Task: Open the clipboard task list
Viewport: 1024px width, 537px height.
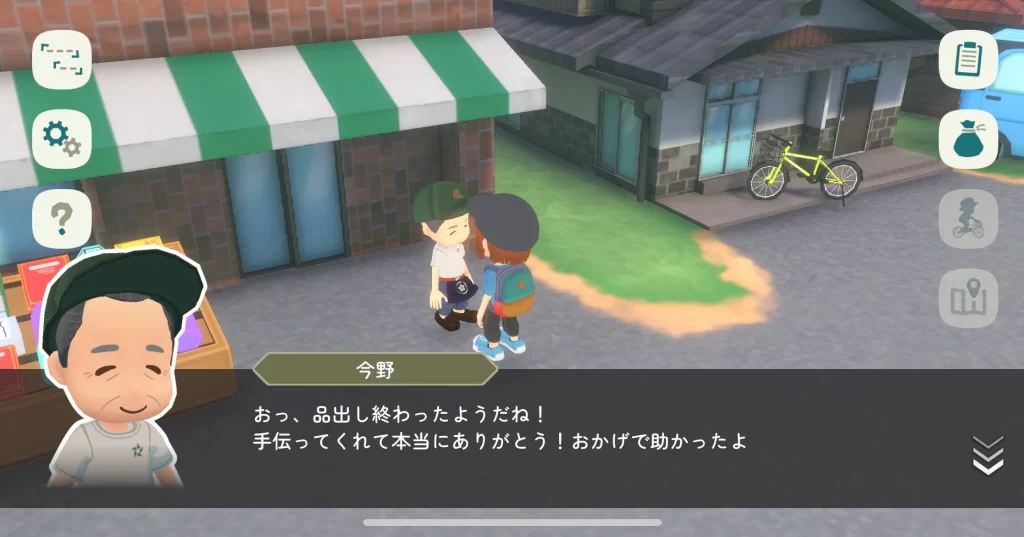Action: coord(968,59)
